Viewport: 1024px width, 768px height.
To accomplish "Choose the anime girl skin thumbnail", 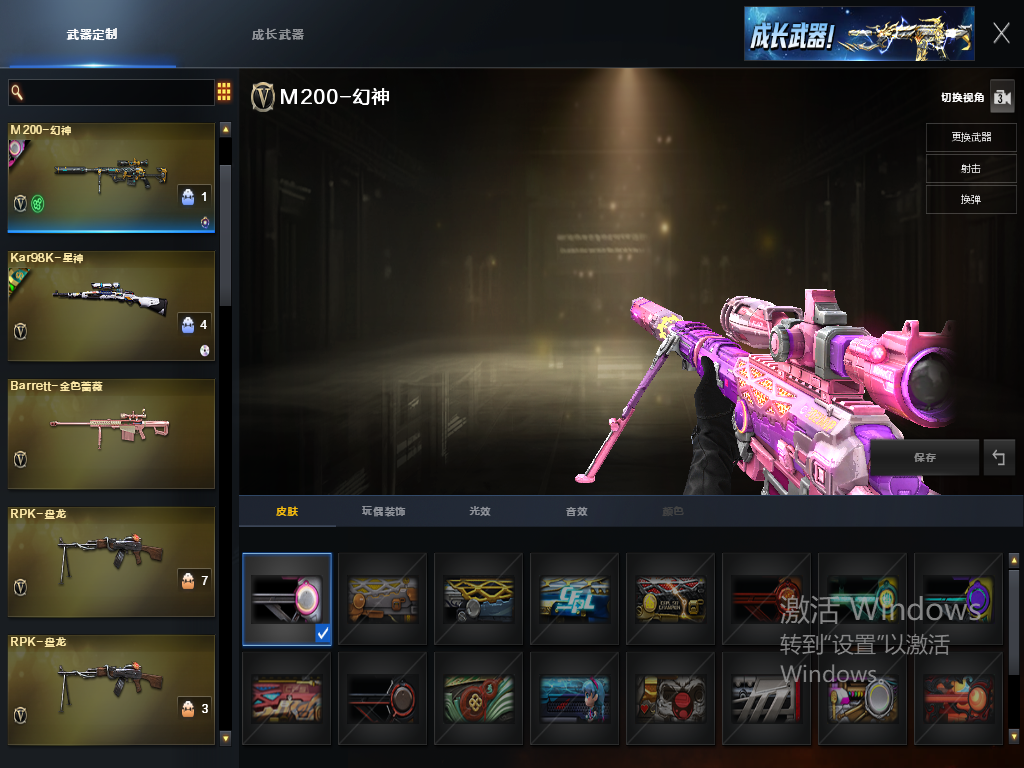I will tap(574, 697).
